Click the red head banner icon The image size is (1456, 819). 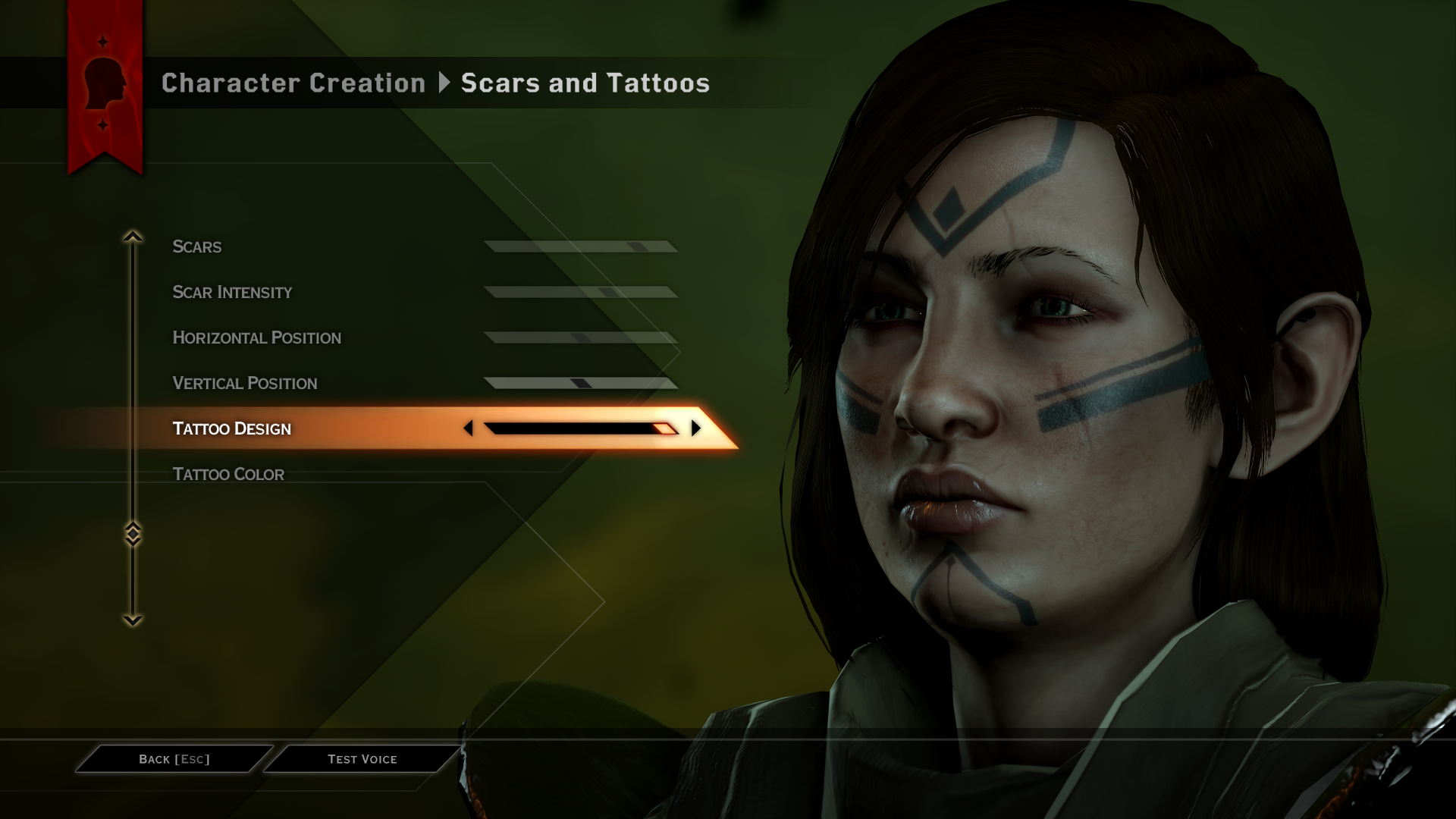coord(105,83)
